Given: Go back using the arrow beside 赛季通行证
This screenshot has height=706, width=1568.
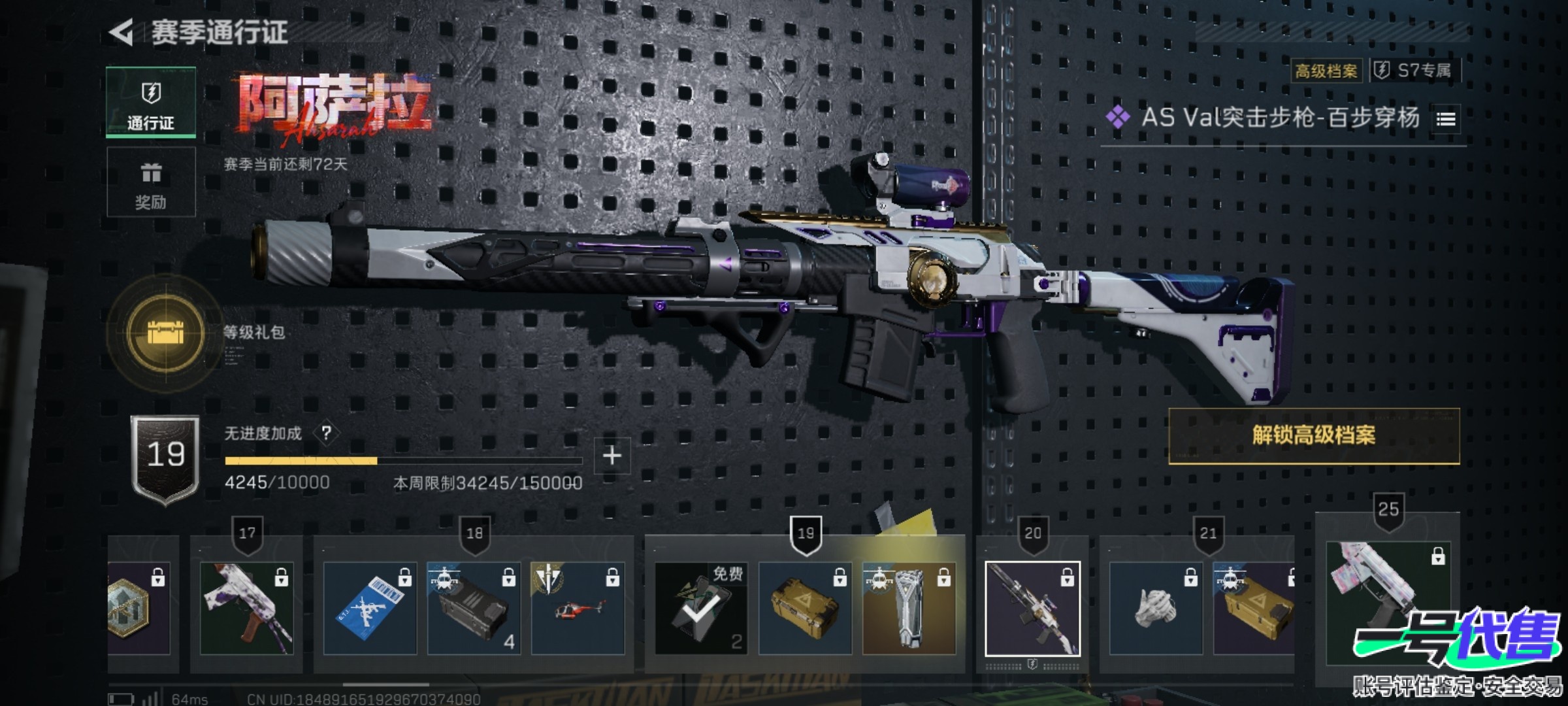Looking at the screenshot, I should 122,32.
